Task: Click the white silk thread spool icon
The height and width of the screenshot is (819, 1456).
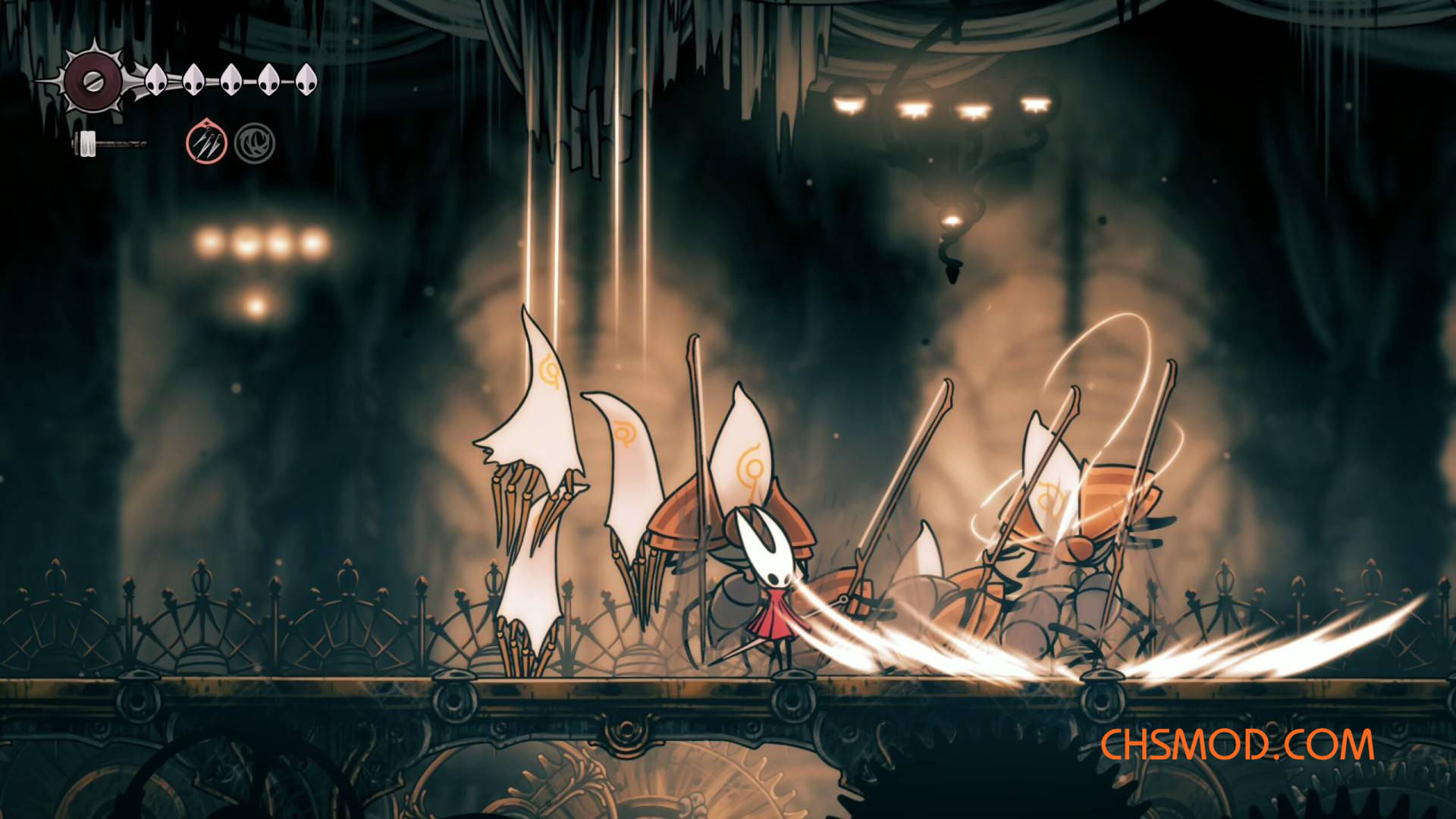Action: (x=89, y=143)
